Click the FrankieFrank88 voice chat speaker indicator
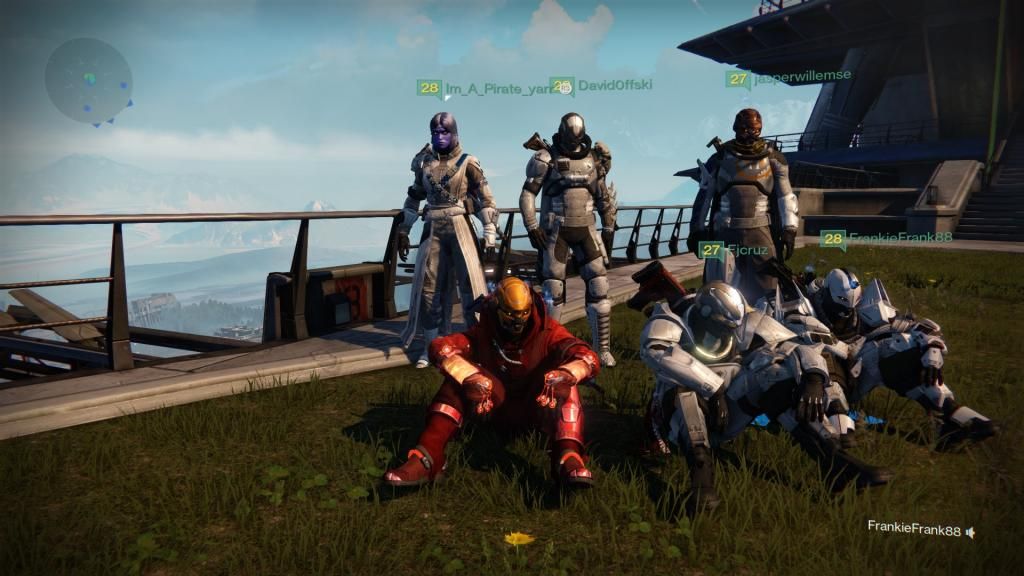 point(969,532)
